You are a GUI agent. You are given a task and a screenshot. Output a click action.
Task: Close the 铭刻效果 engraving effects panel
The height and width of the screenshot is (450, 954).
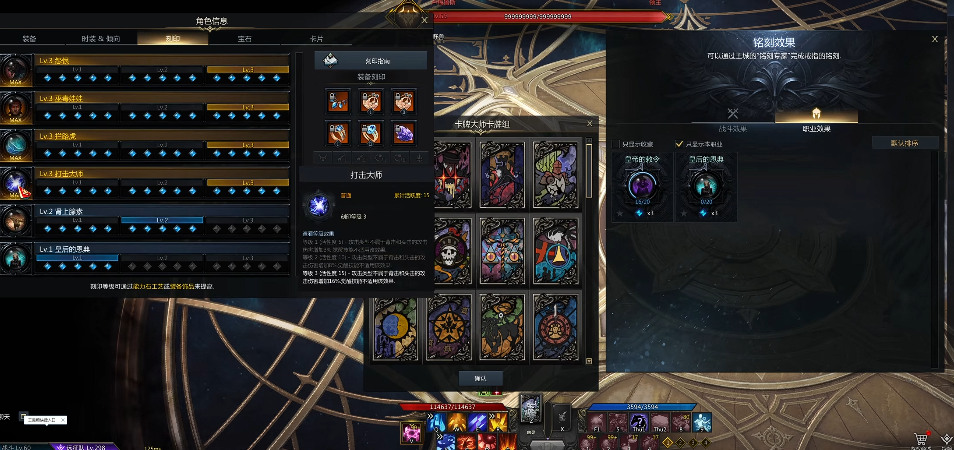(935, 39)
